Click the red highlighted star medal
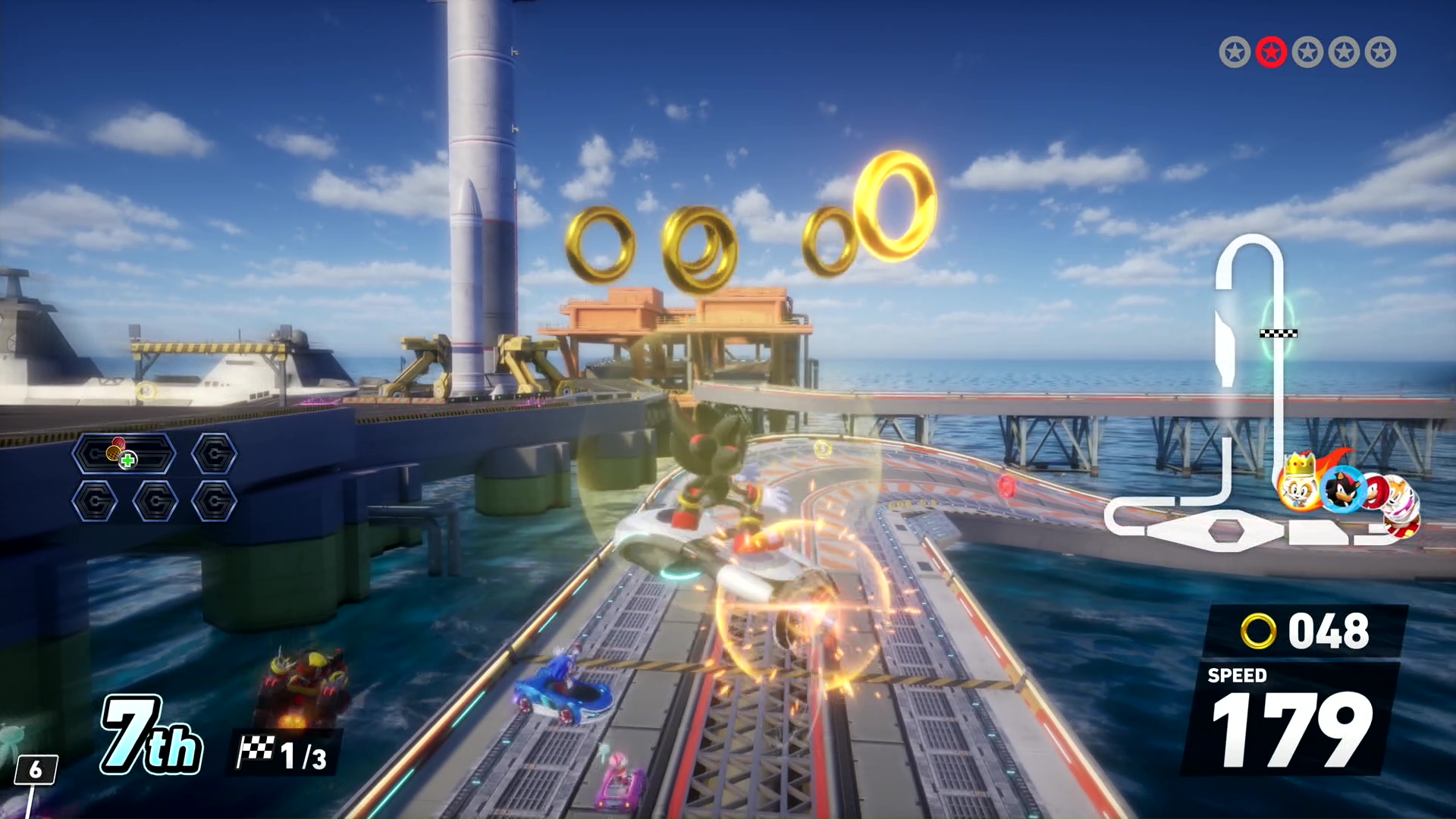Image resolution: width=1456 pixels, height=819 pixels. pos(1271,52)
